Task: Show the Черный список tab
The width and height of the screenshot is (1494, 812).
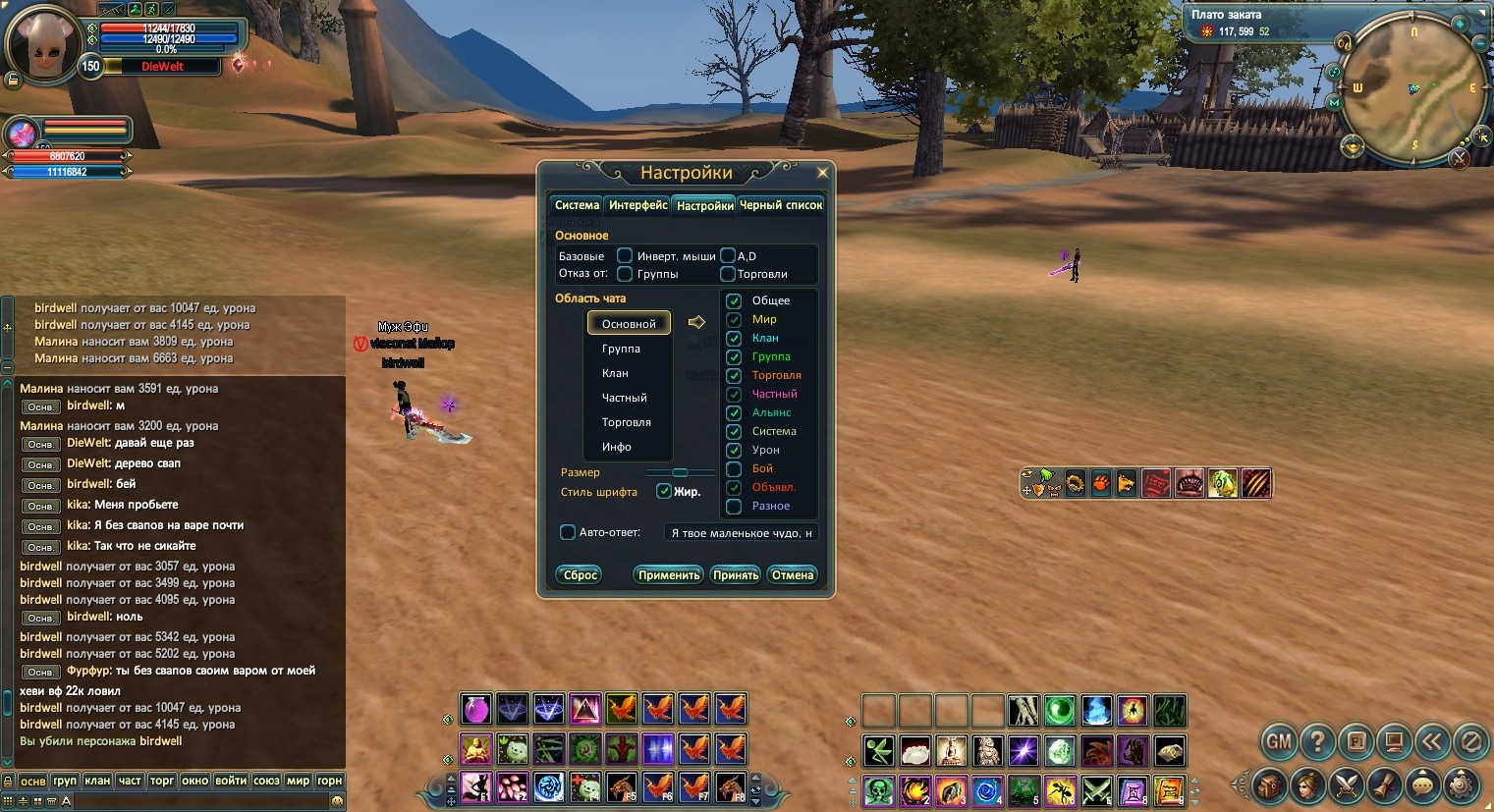Action: (x=781, y=205)
